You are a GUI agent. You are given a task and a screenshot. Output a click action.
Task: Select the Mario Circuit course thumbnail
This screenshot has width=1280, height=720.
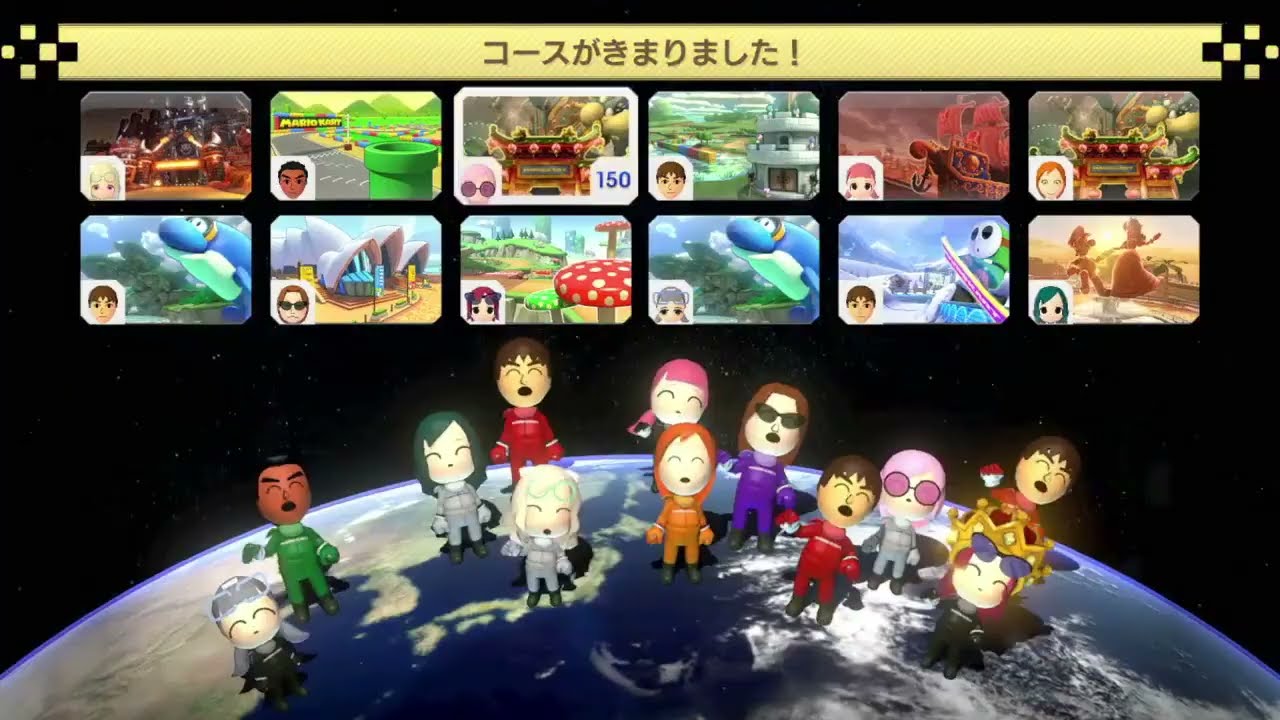click(352, 140)
